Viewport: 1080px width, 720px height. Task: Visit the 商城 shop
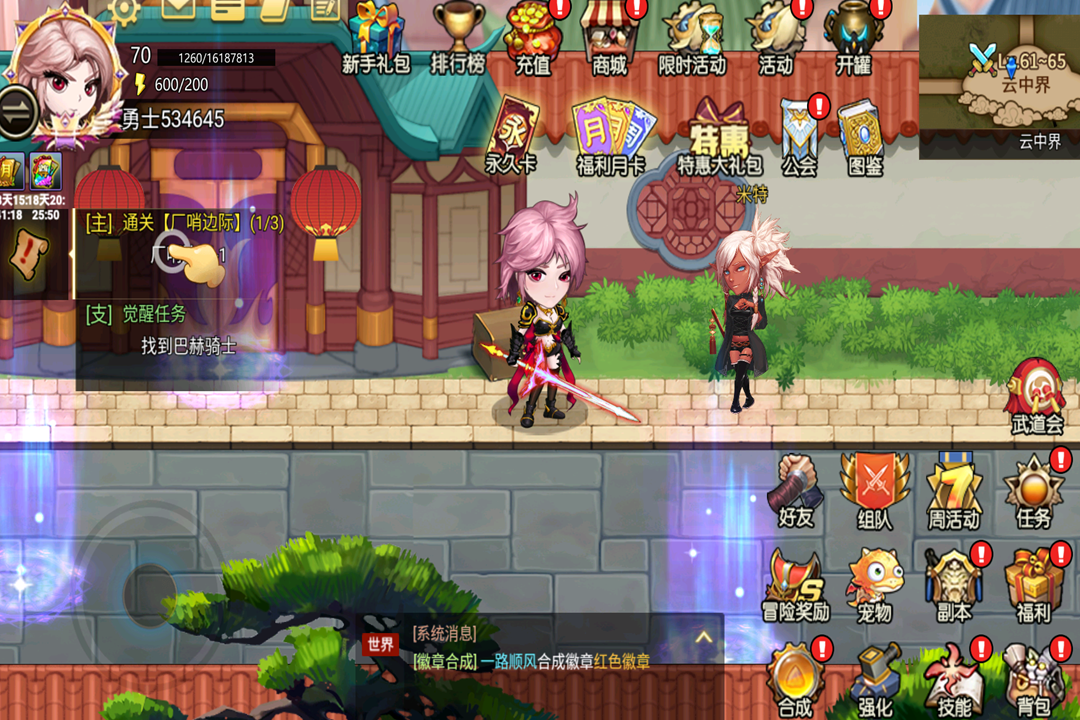(x=610, y=36)
